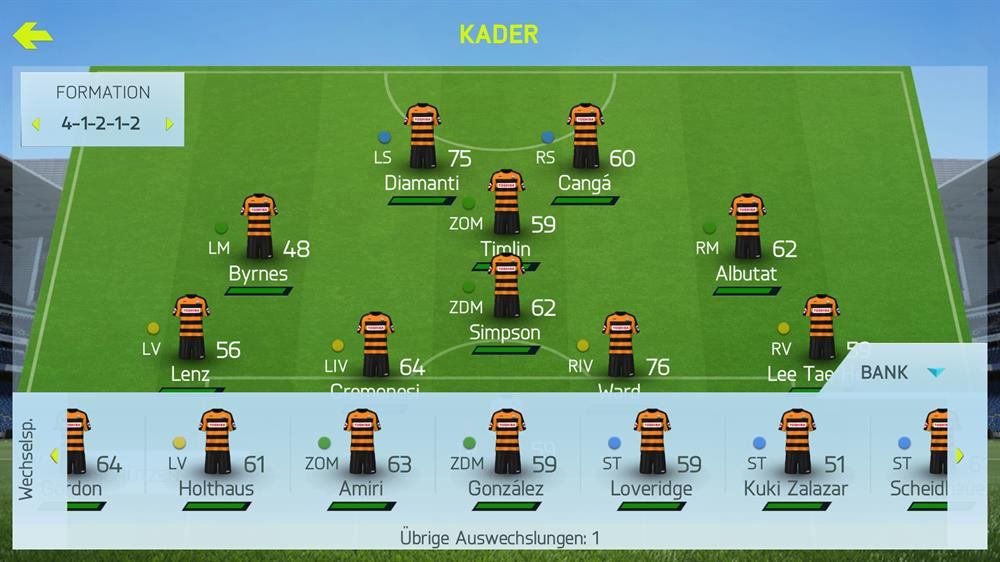
Task: Select striker Cangá on the pitch
Action: [x=585, y=139]
